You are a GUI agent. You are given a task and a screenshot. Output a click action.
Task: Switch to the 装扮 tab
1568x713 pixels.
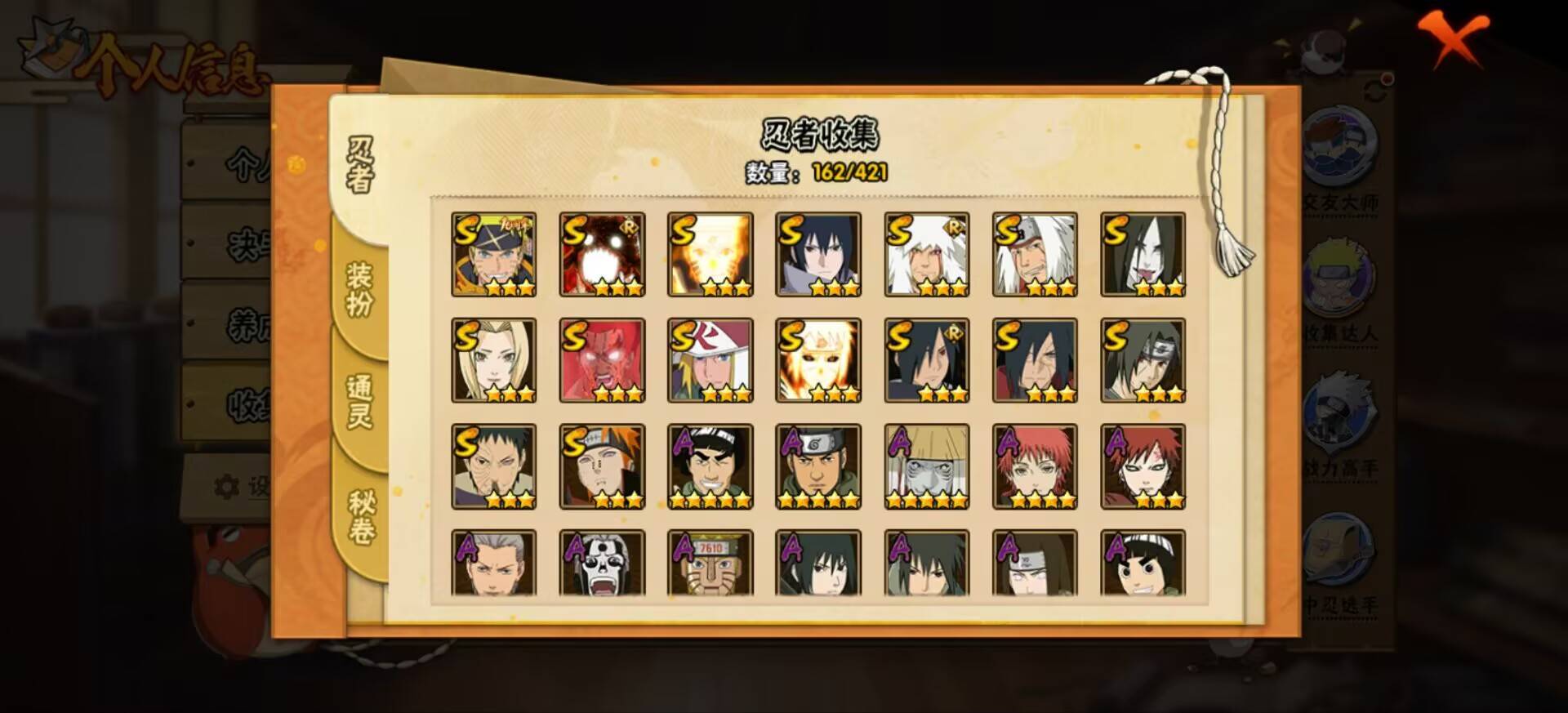click(x=359, y=290)
